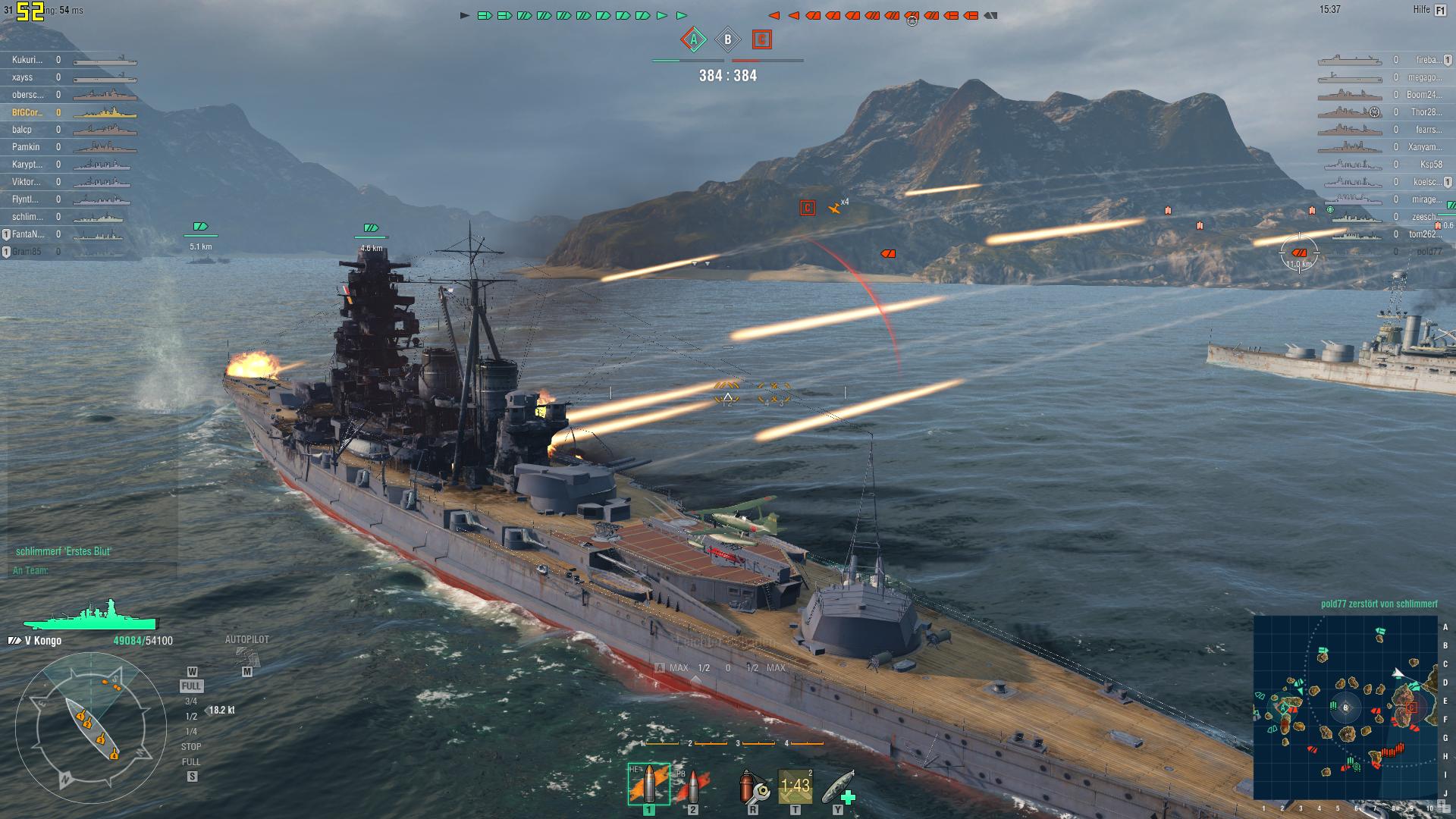Image resolution: width=1456 pixels, height=819 pixels.
Task: Select teammate Kukuri in the team list
Action: click(x=27, y=60)
